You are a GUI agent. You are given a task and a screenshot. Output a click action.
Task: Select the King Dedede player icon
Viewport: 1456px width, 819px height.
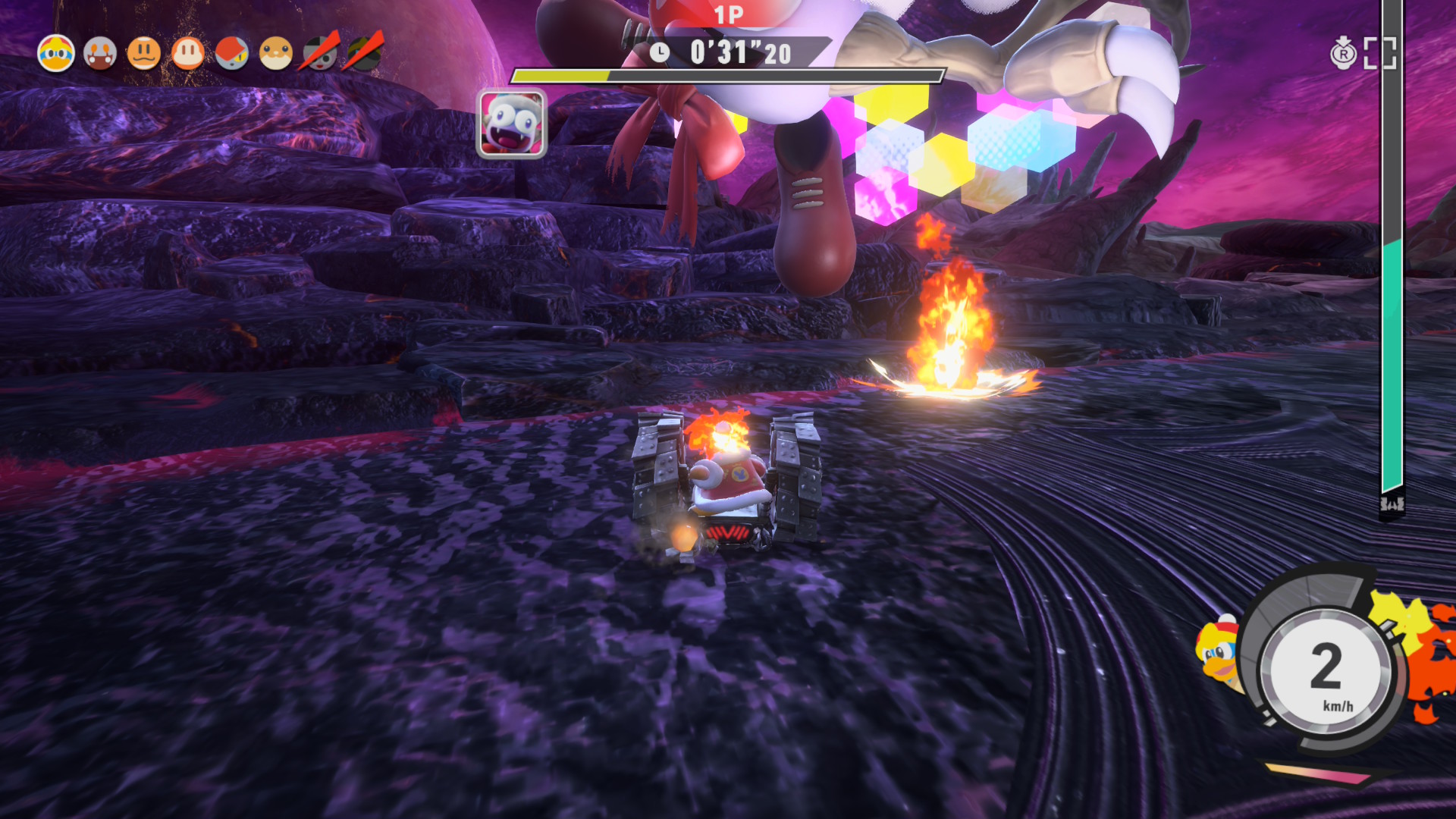click(x=56, y=54)
